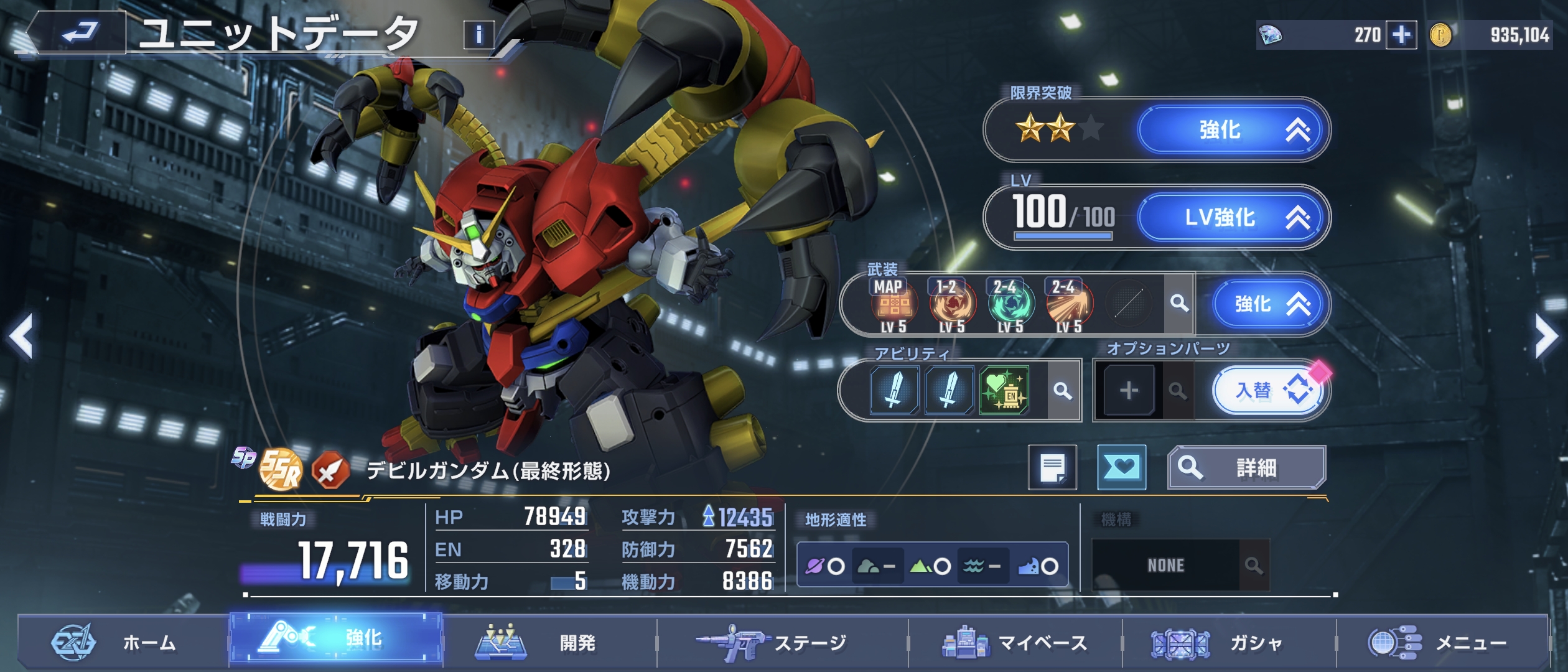Show previous unit with left arrow
Screen dimensions: 1568x672
pos(21,336)
